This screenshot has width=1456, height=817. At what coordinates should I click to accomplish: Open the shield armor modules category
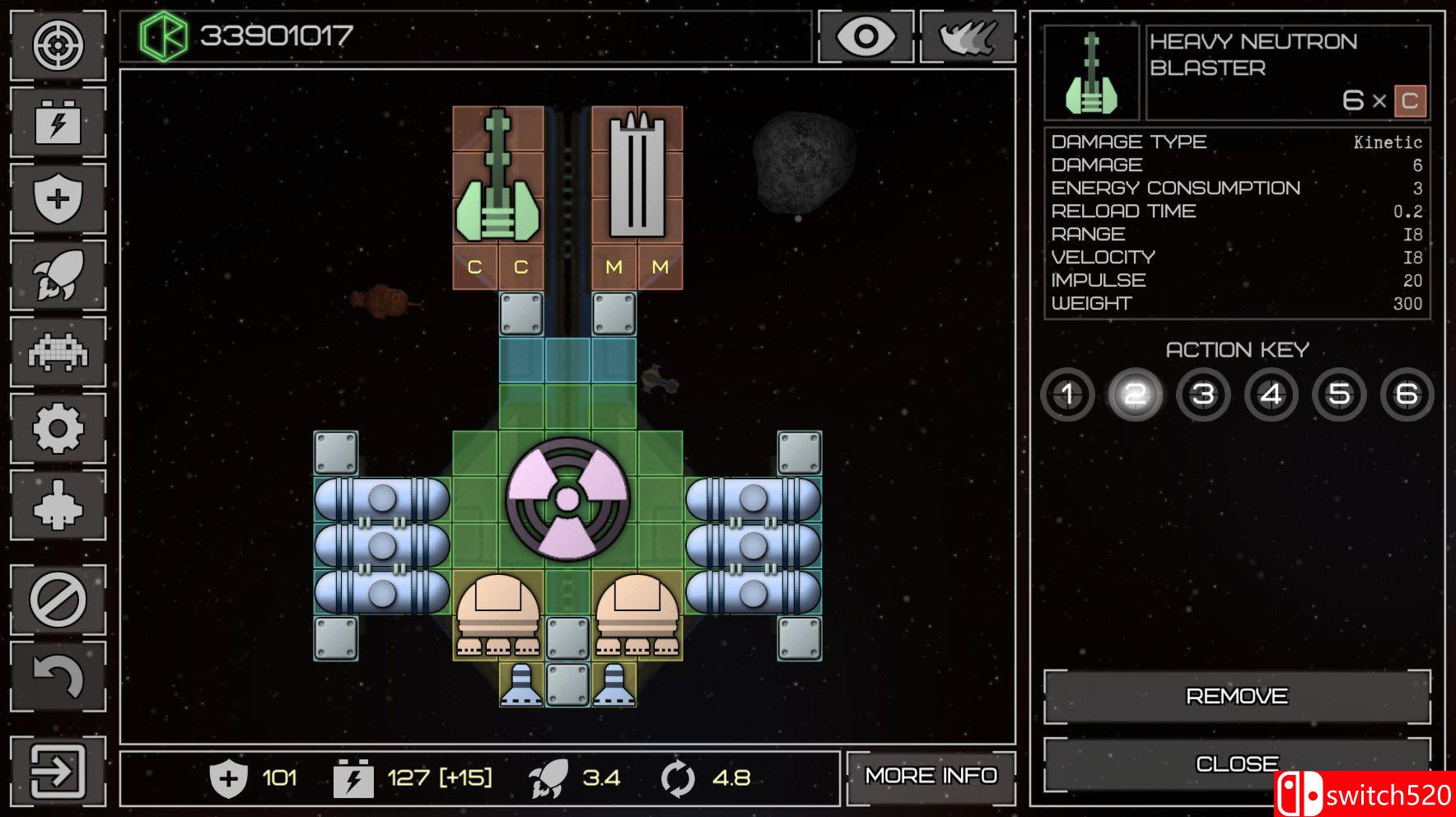click(58, 198)
